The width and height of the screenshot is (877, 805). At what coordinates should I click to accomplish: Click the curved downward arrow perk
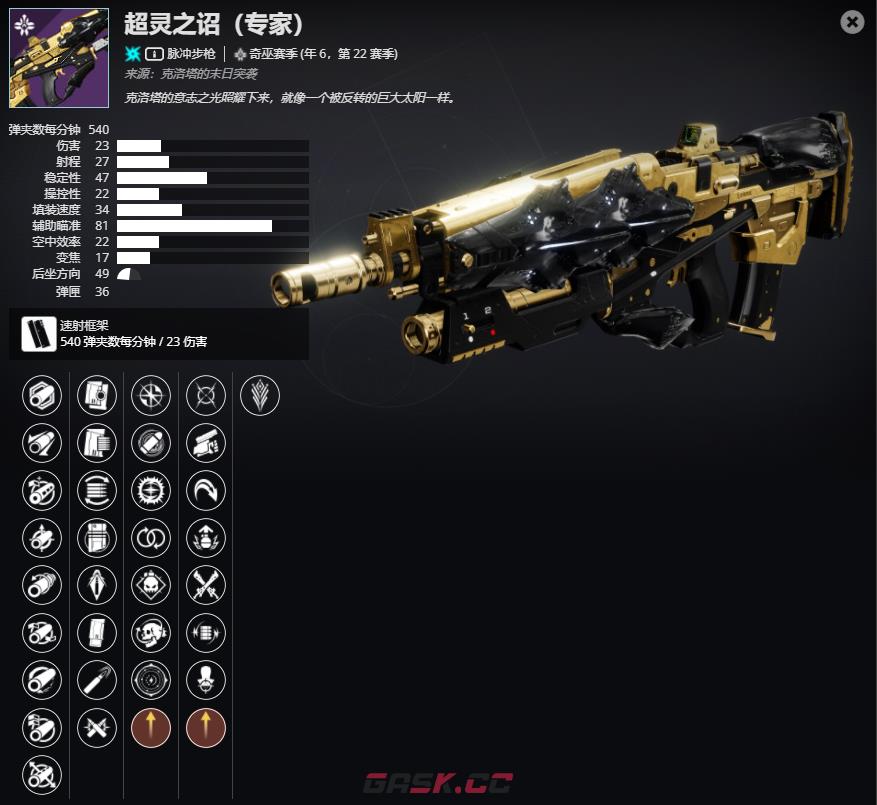point(206,490)
